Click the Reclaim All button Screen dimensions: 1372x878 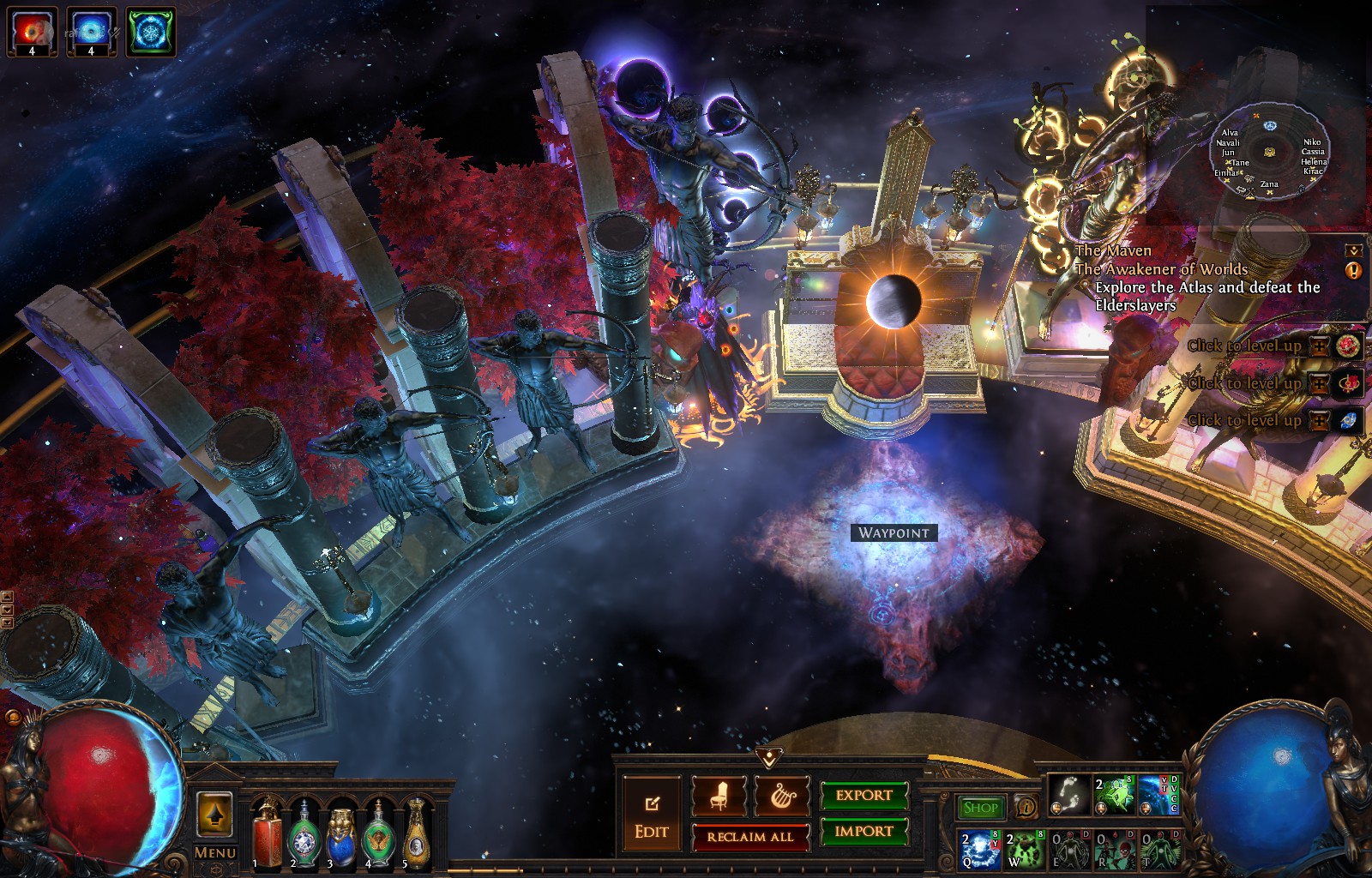[x=750, y=837]
